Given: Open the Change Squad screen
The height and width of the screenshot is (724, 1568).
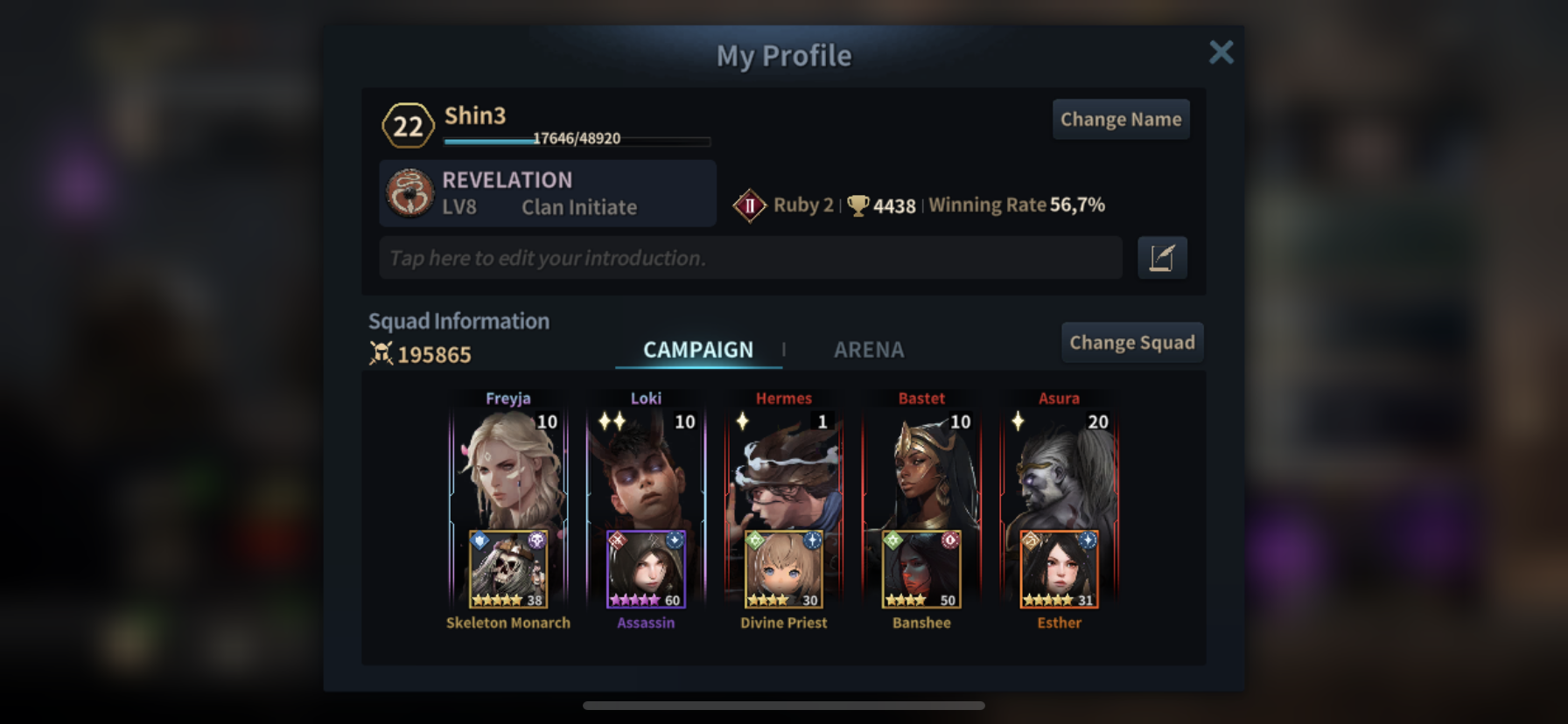Looking at the screenshot, I should [x=1131, y=342].
